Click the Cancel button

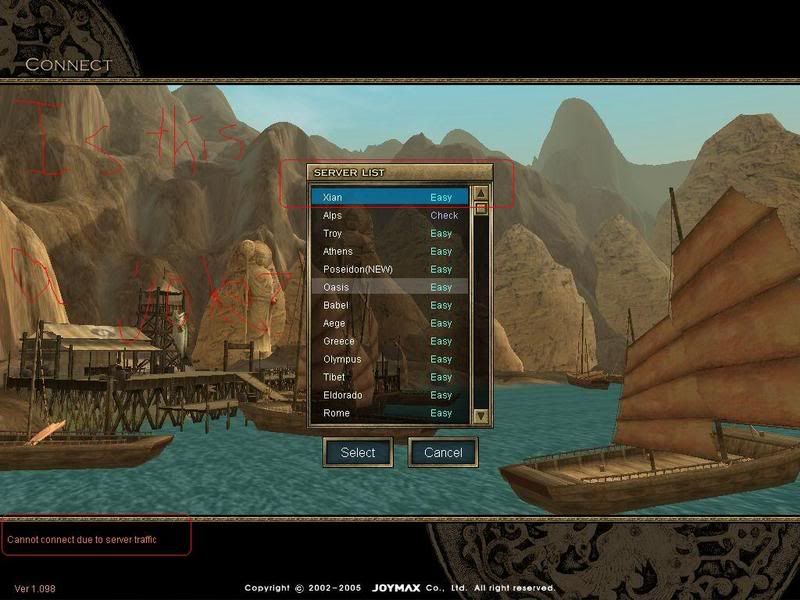443,452
